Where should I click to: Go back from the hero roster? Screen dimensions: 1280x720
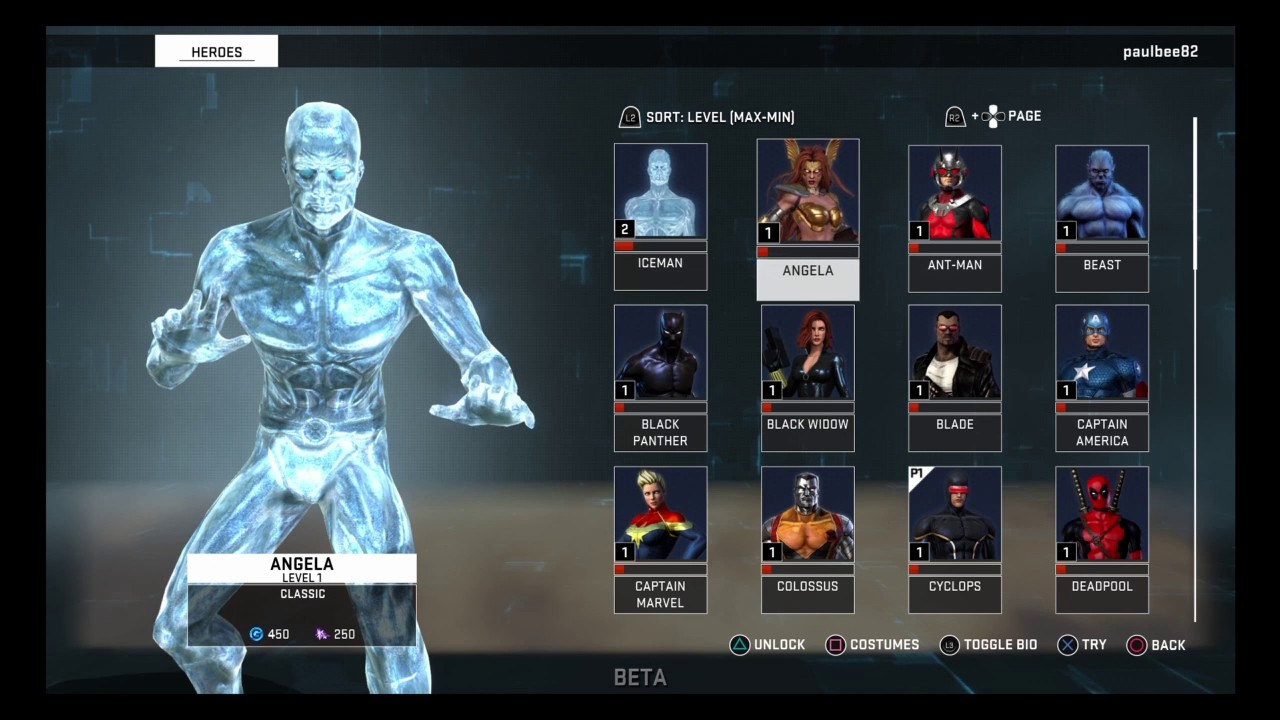tap(1156, 645)
